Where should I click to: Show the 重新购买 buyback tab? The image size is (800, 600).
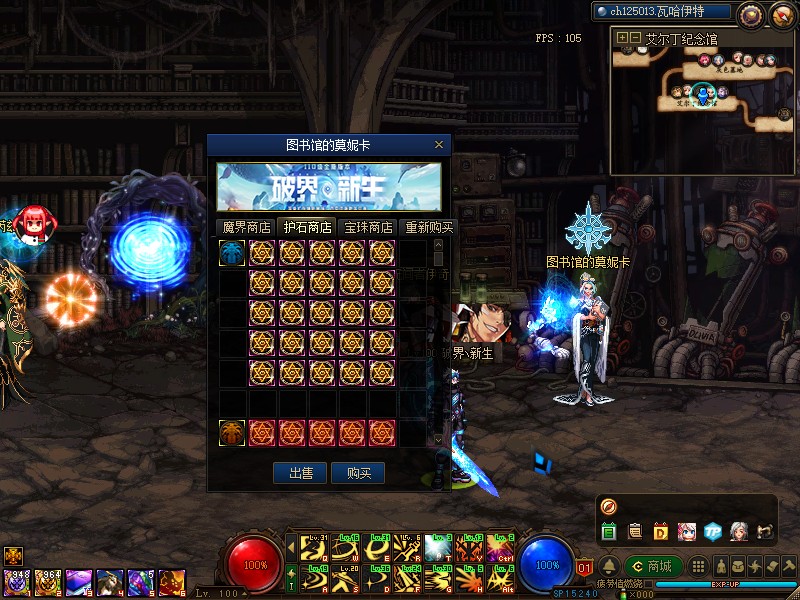click(427, 227)
